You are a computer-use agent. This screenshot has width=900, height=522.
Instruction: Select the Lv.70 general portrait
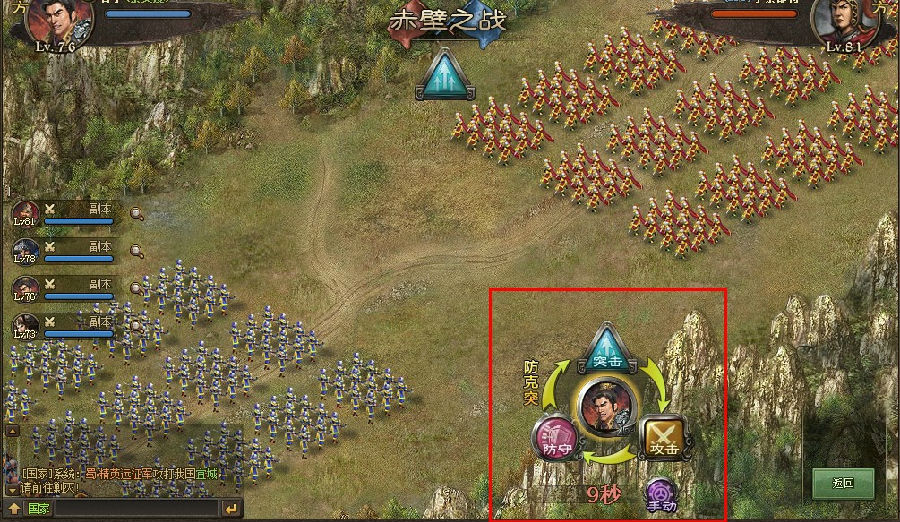(x=26, y=288)
